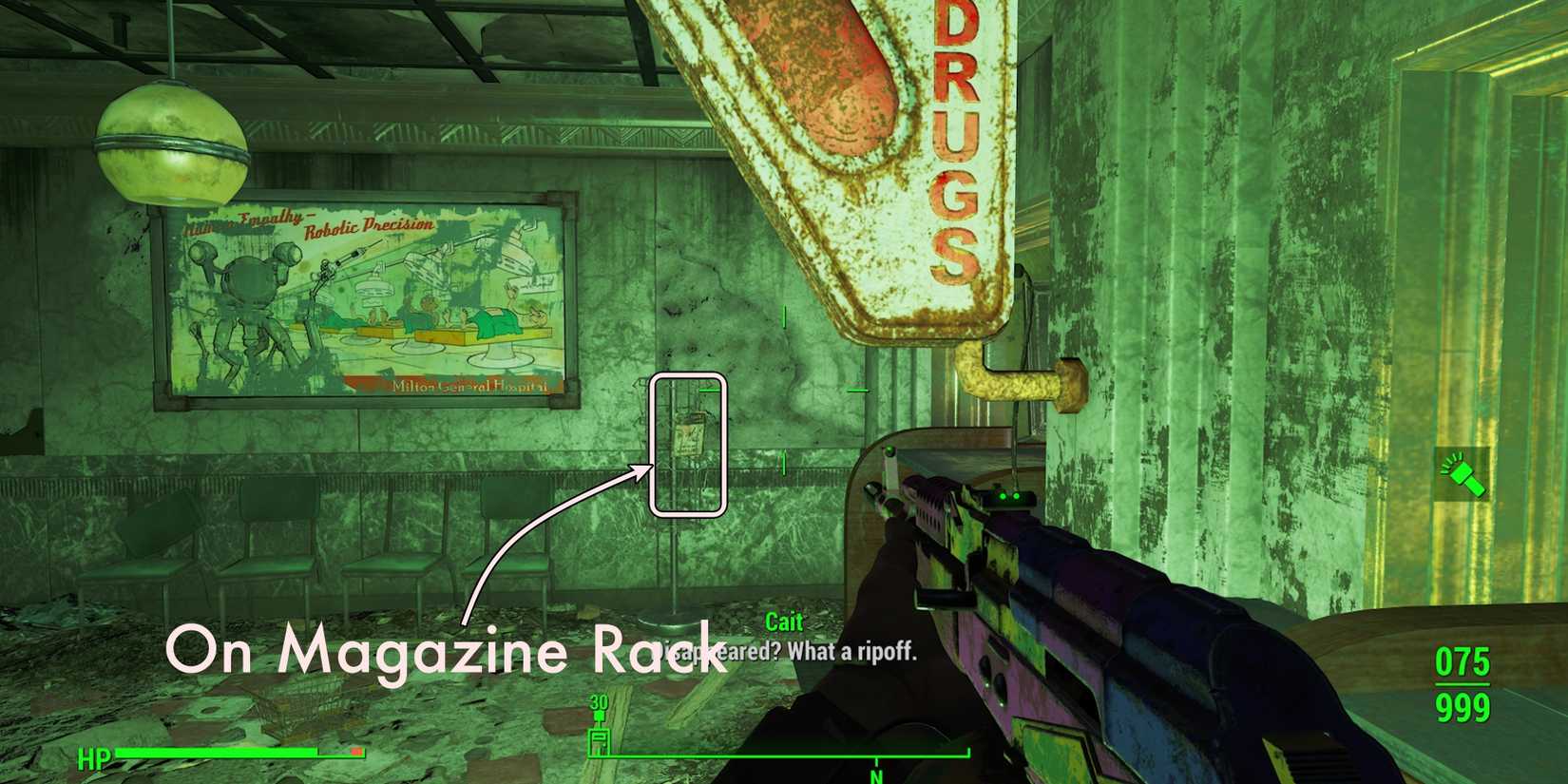The width and height of the screenshot is (1568, 784).
Task: Click the rounded rectangle highlight frame
Action: coord(688,447)
